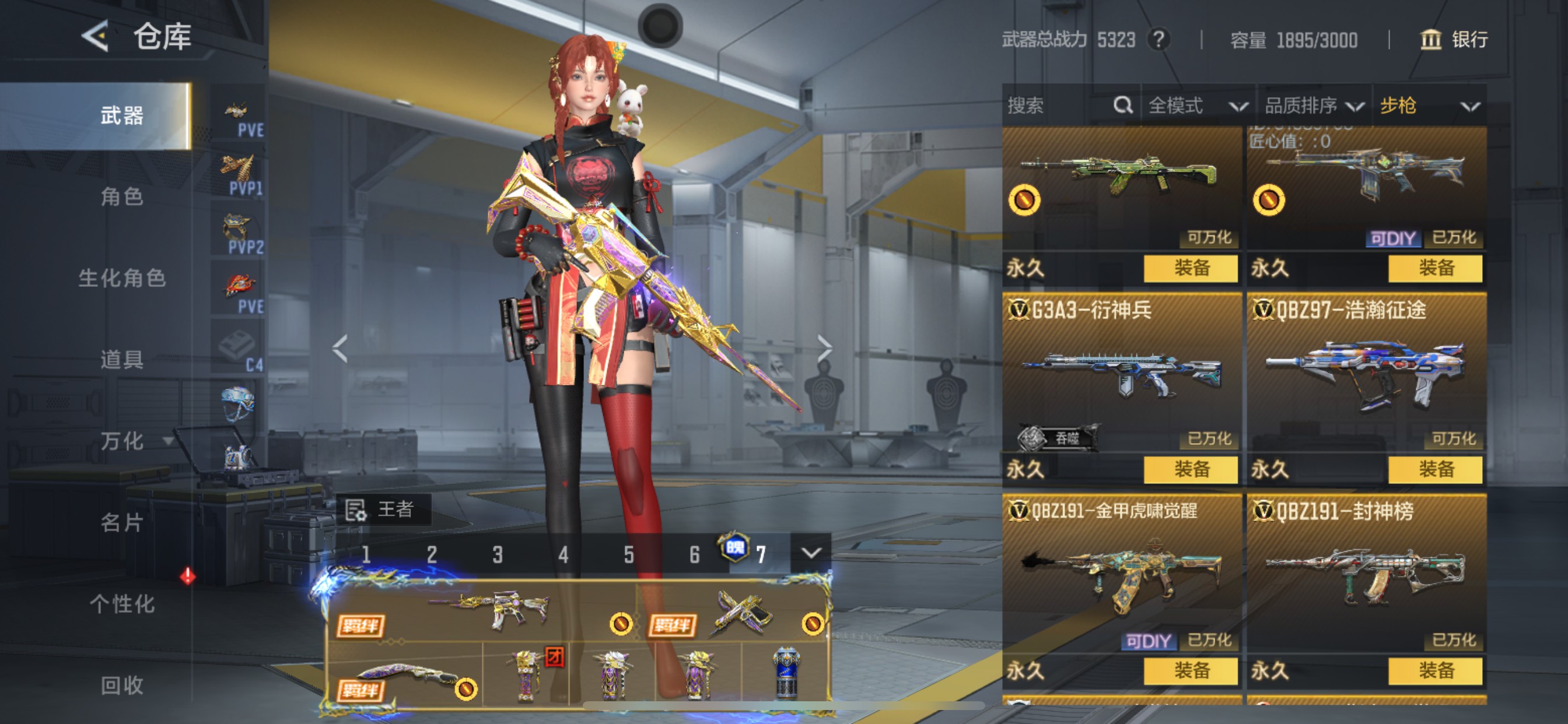Open the 生化角色 category
This screenshot has width=1568, height=724.
coord(122,278)
